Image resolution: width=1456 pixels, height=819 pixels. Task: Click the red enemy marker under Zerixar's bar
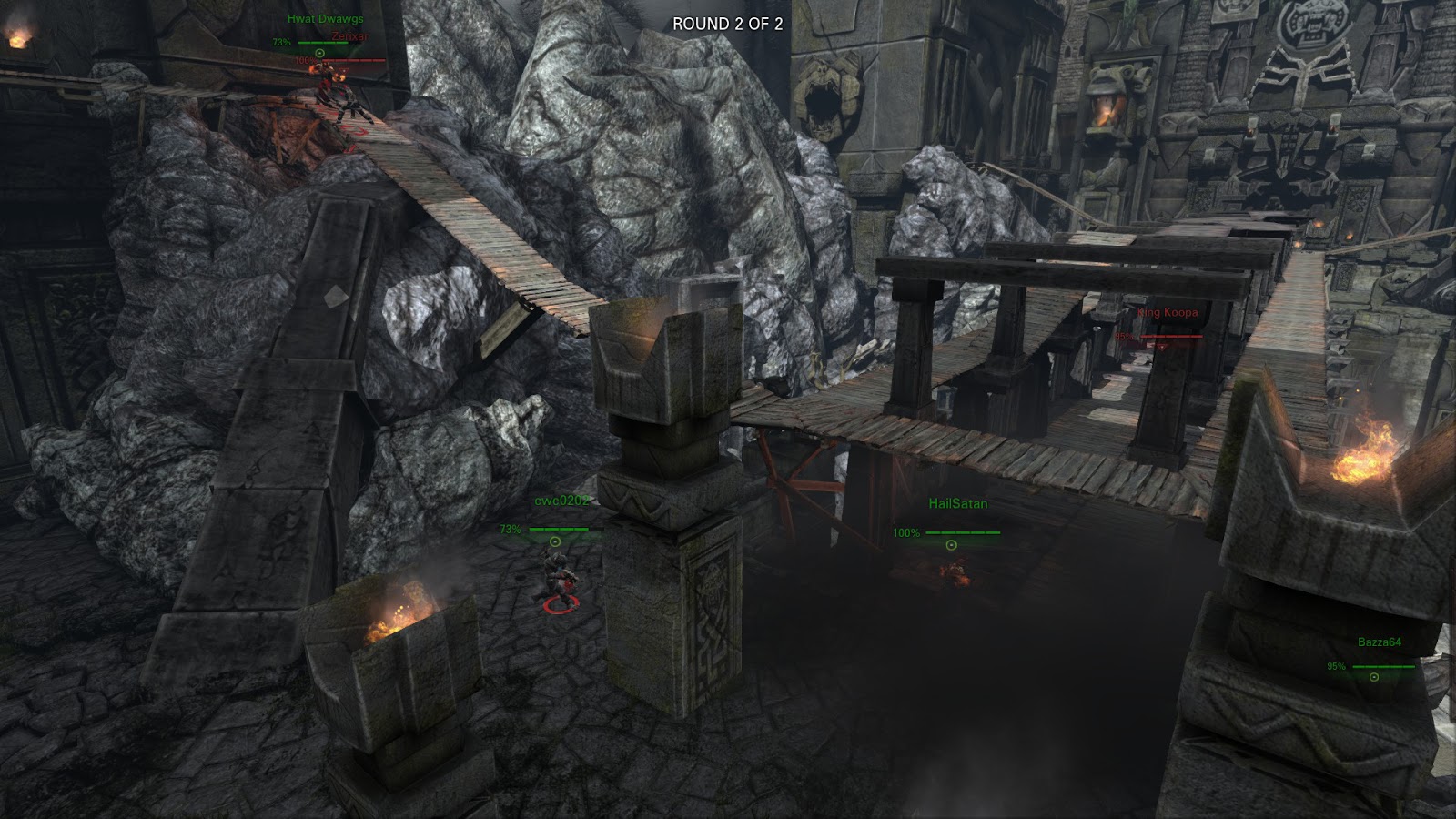click(x=342, y=72)
